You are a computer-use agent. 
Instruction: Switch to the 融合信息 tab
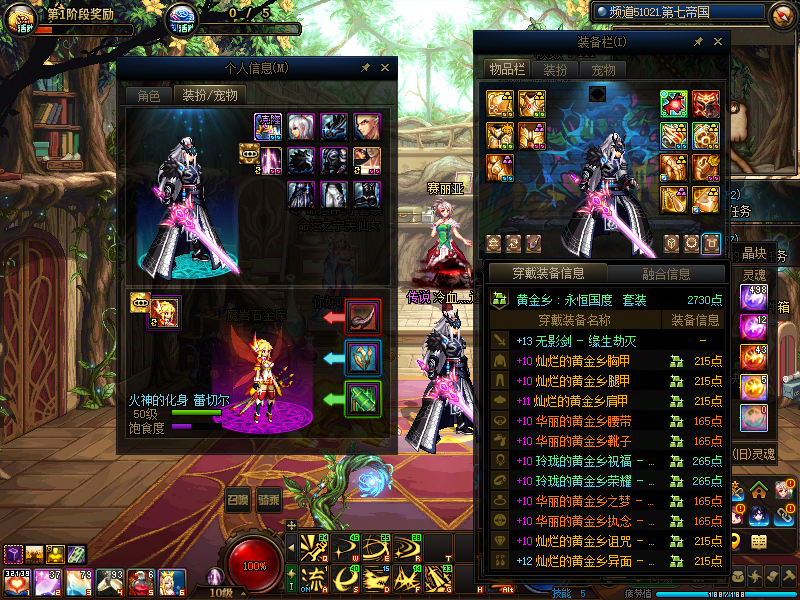coord(665,273)
